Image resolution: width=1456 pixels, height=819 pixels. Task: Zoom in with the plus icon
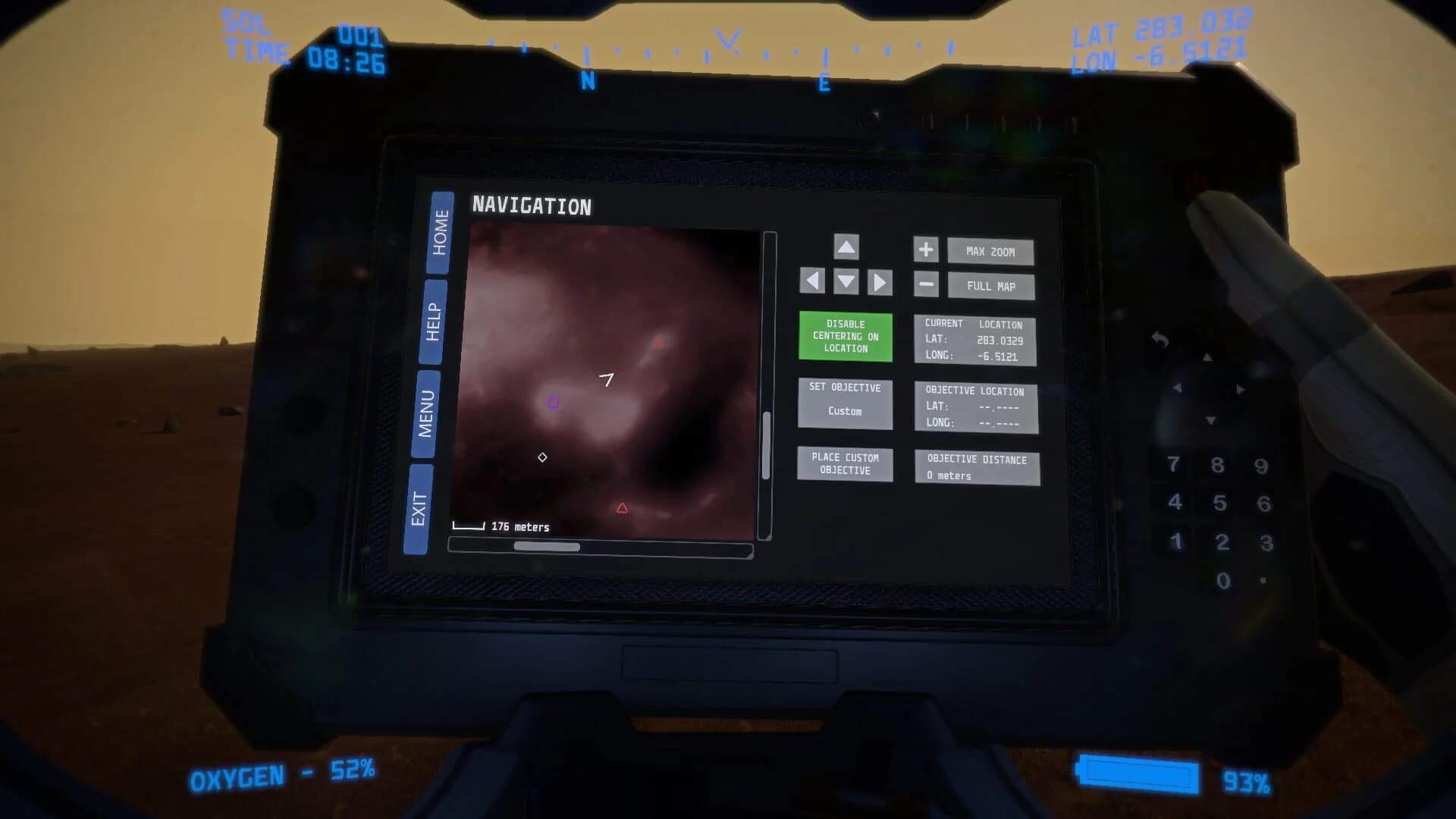coord(926,250)
